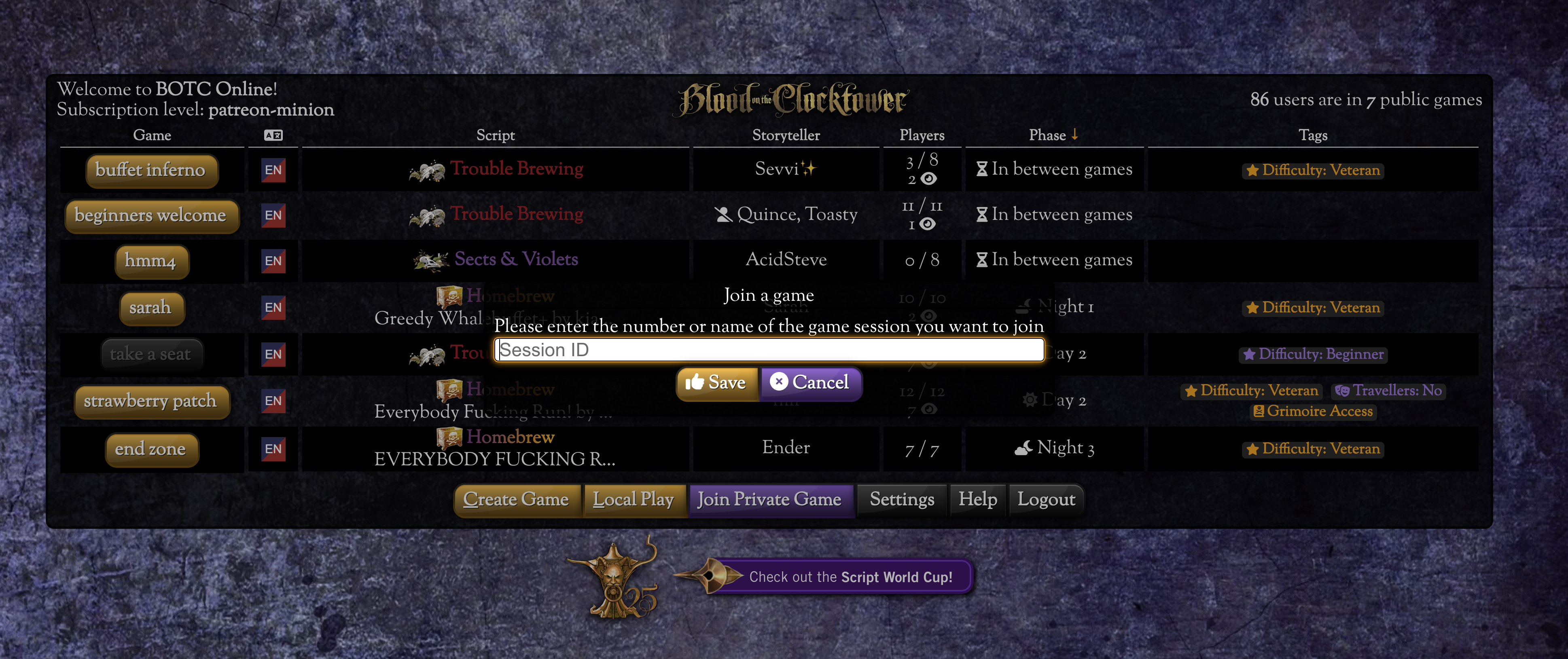Start Local Play

pyautogui.click(x=634, y=500)
